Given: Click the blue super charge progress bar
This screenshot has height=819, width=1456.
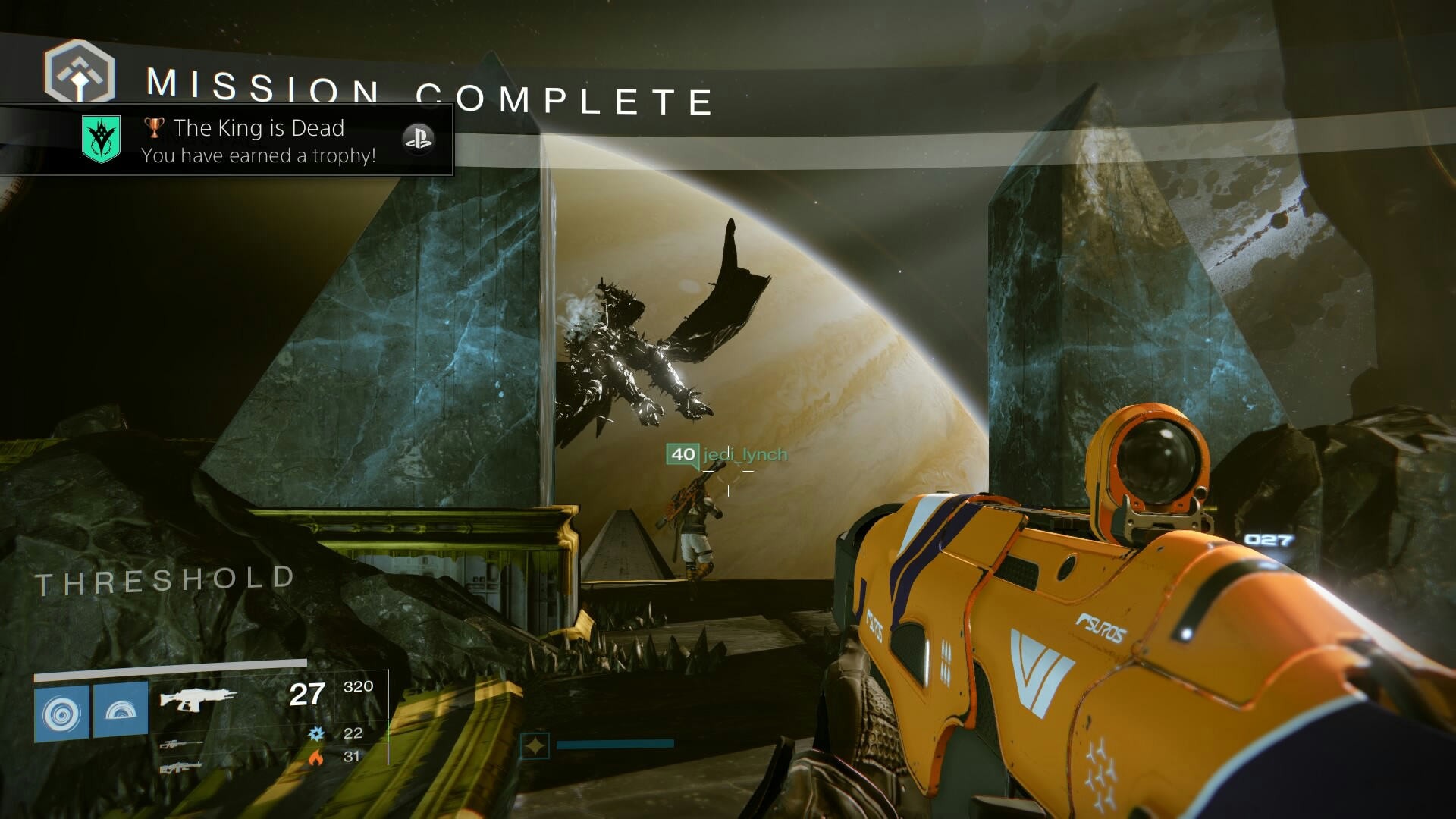Looking at the screenshot, I should [x=614, y=744].
